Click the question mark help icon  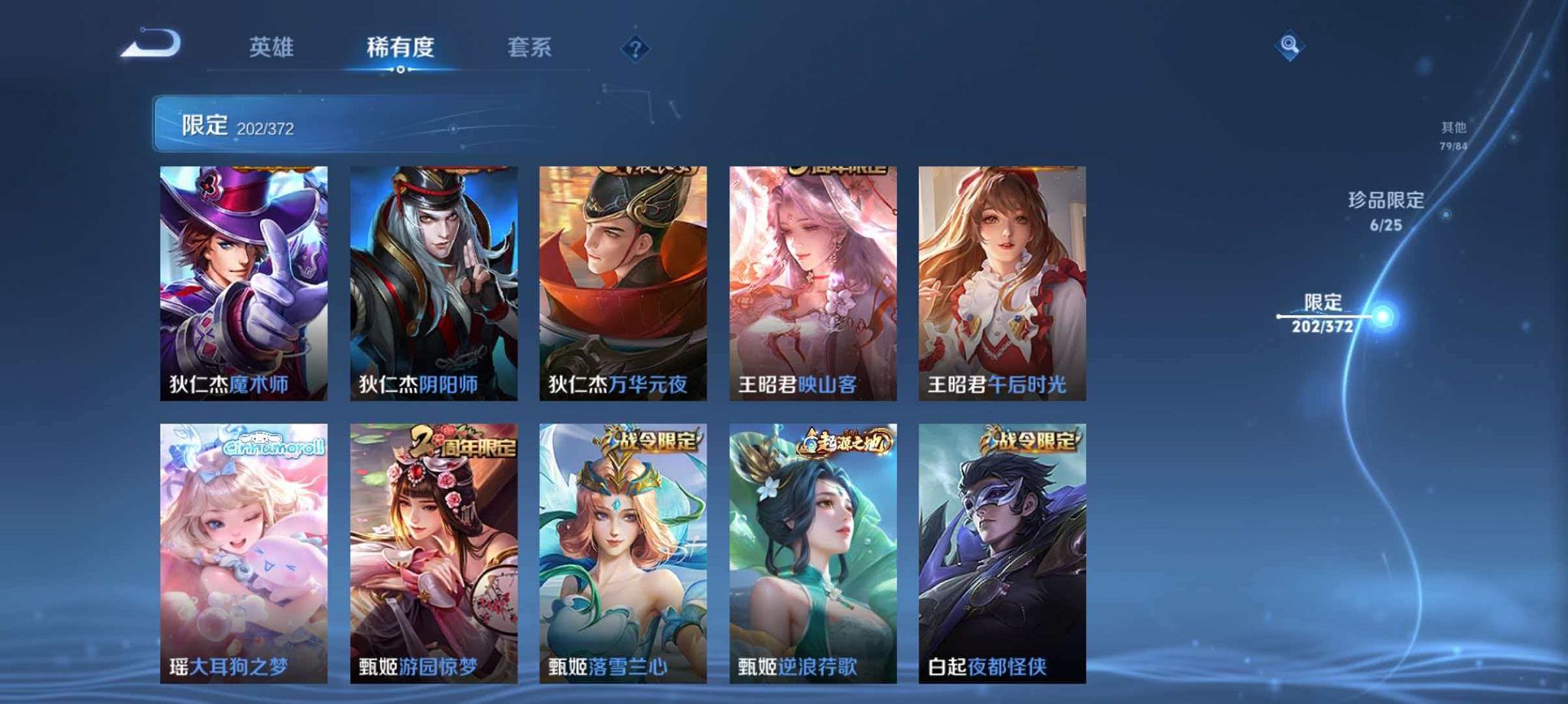[x=635, y=49]
